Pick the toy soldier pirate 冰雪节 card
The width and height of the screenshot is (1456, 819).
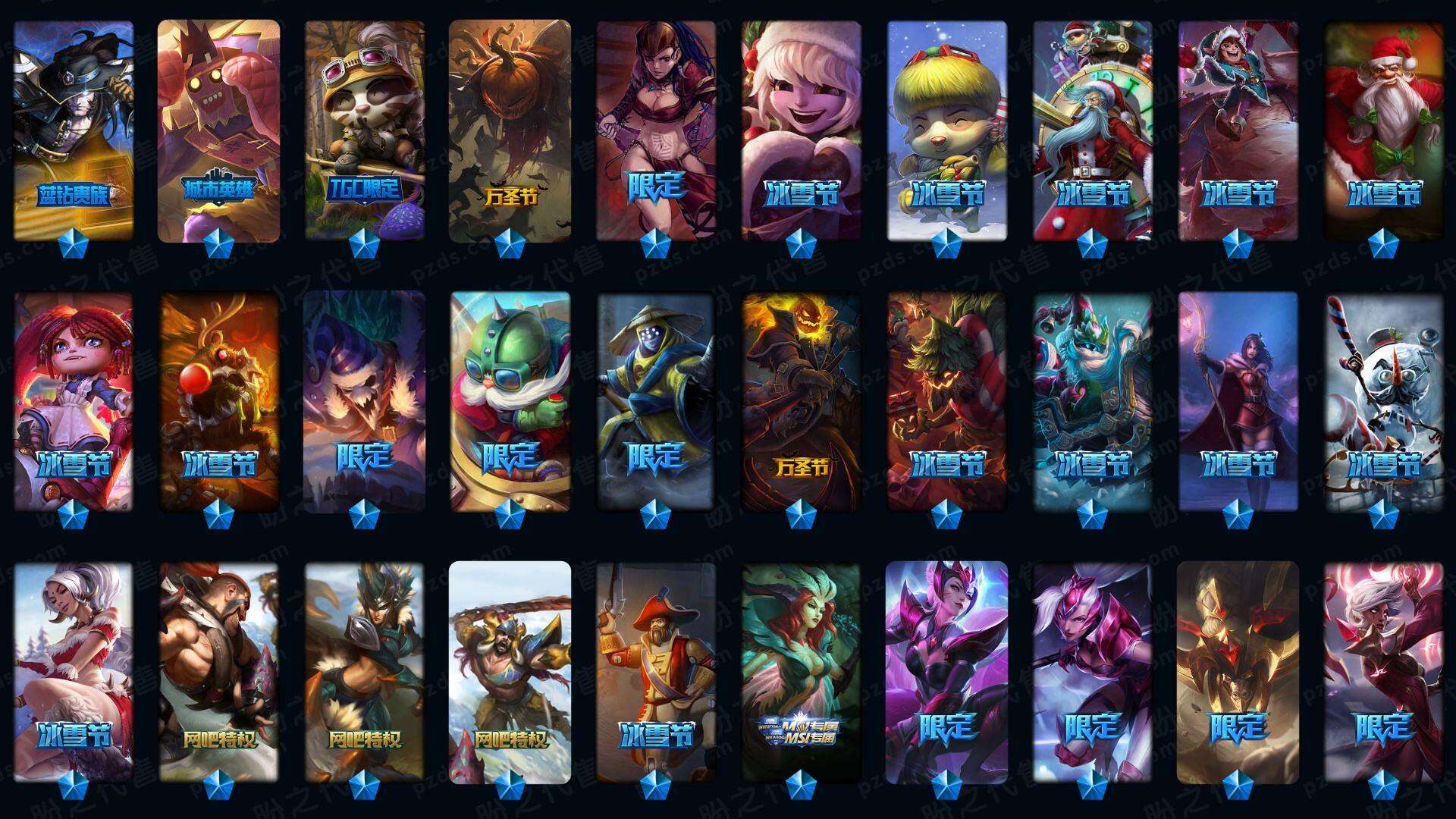(x=656, y=672)
